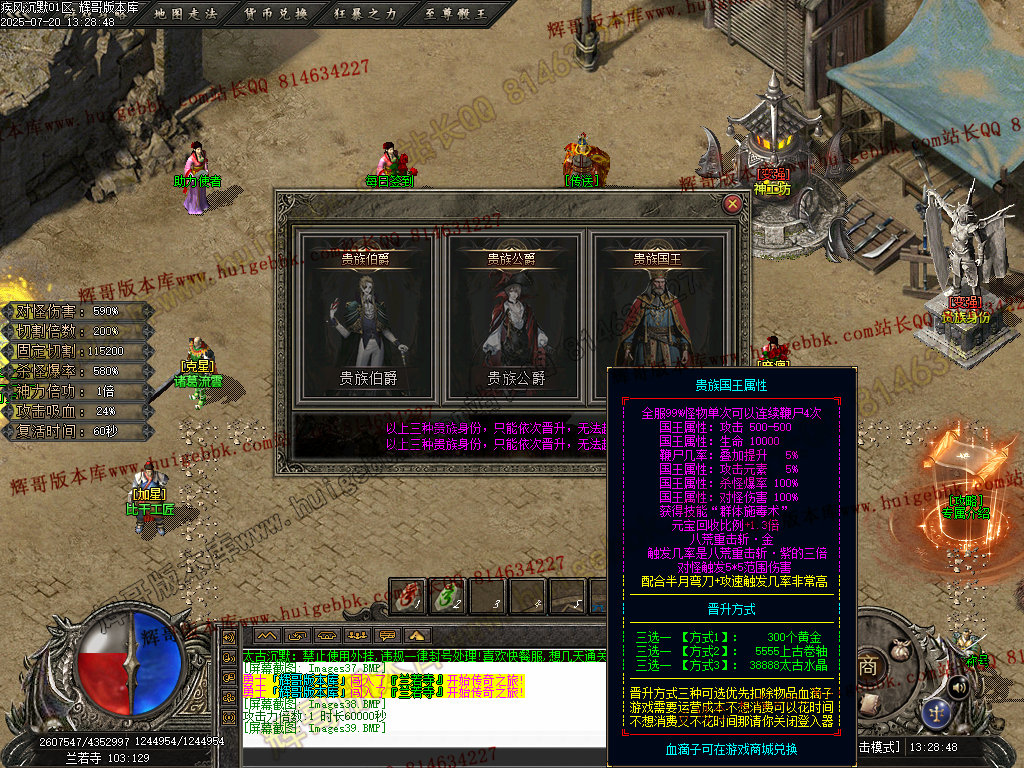Select the group members chat filter tab
This screenshot has width=1024, height=768.
[355, 635]
